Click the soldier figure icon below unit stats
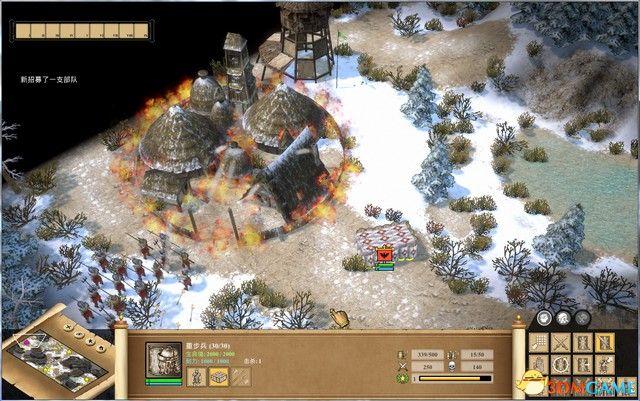 point(196,377)
